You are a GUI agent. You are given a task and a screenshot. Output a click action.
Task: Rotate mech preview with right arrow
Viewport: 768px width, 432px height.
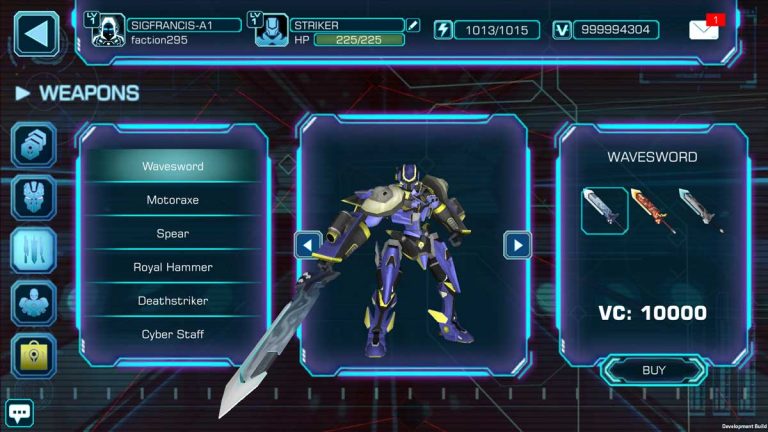pyautogui.click(x=517, y=245)
